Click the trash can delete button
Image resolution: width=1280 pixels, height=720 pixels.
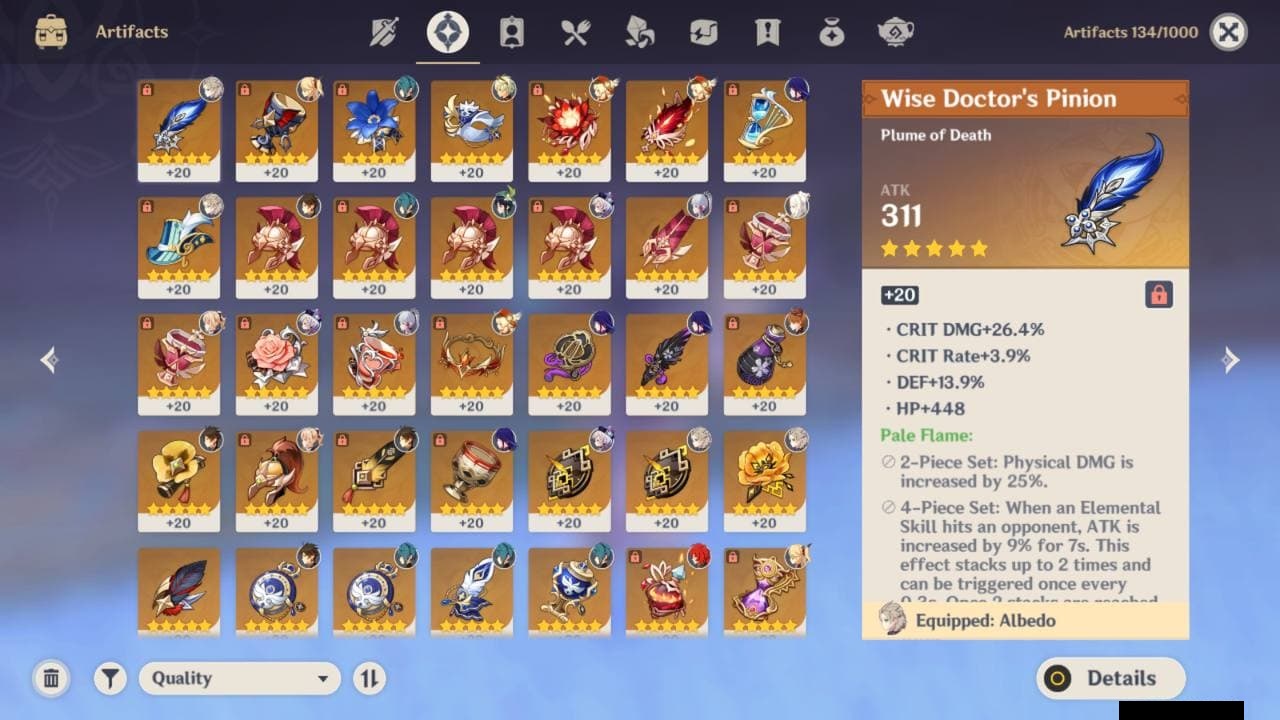coord(51,678)
